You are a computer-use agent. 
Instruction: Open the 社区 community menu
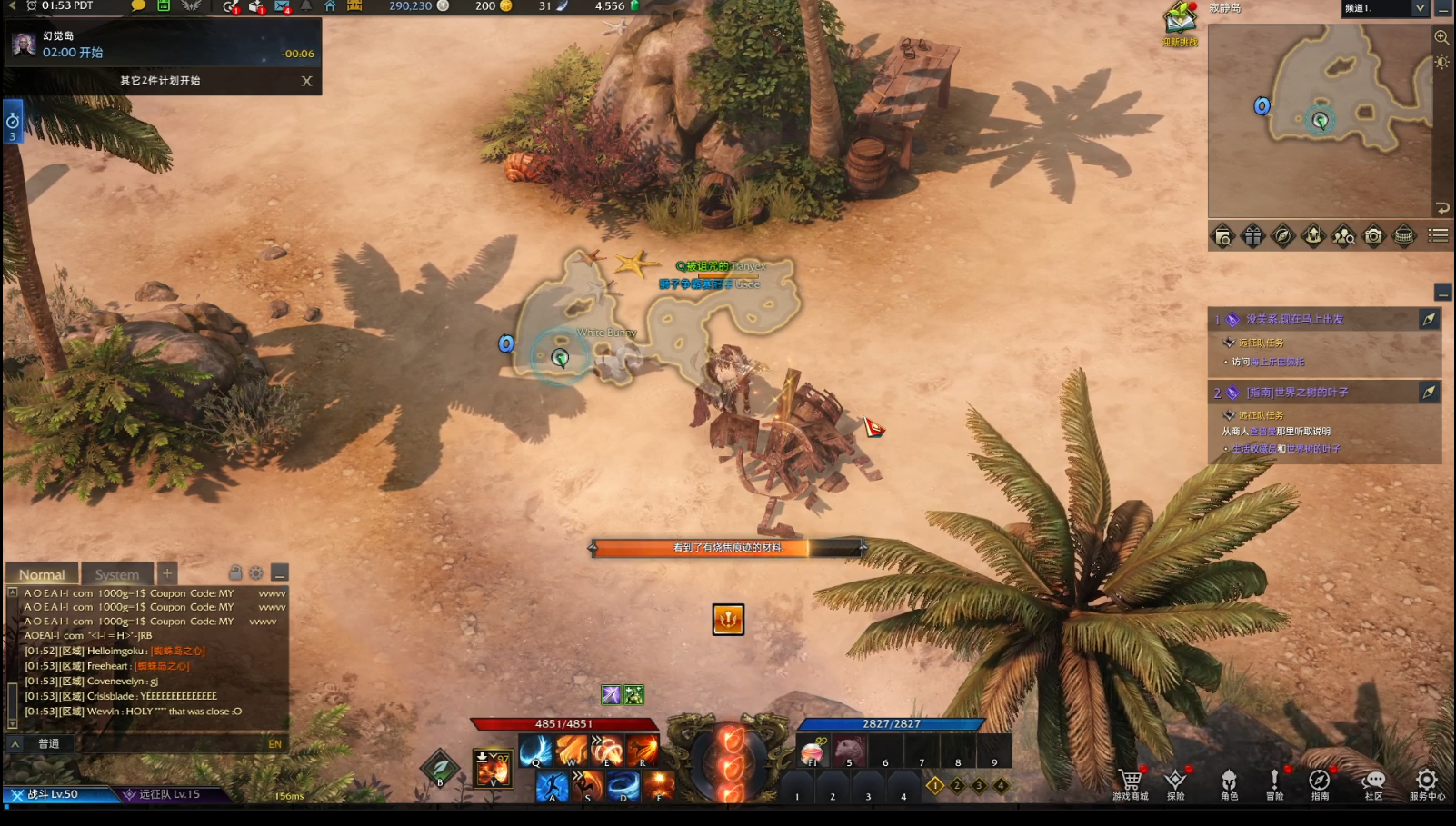coord(1373,781)
